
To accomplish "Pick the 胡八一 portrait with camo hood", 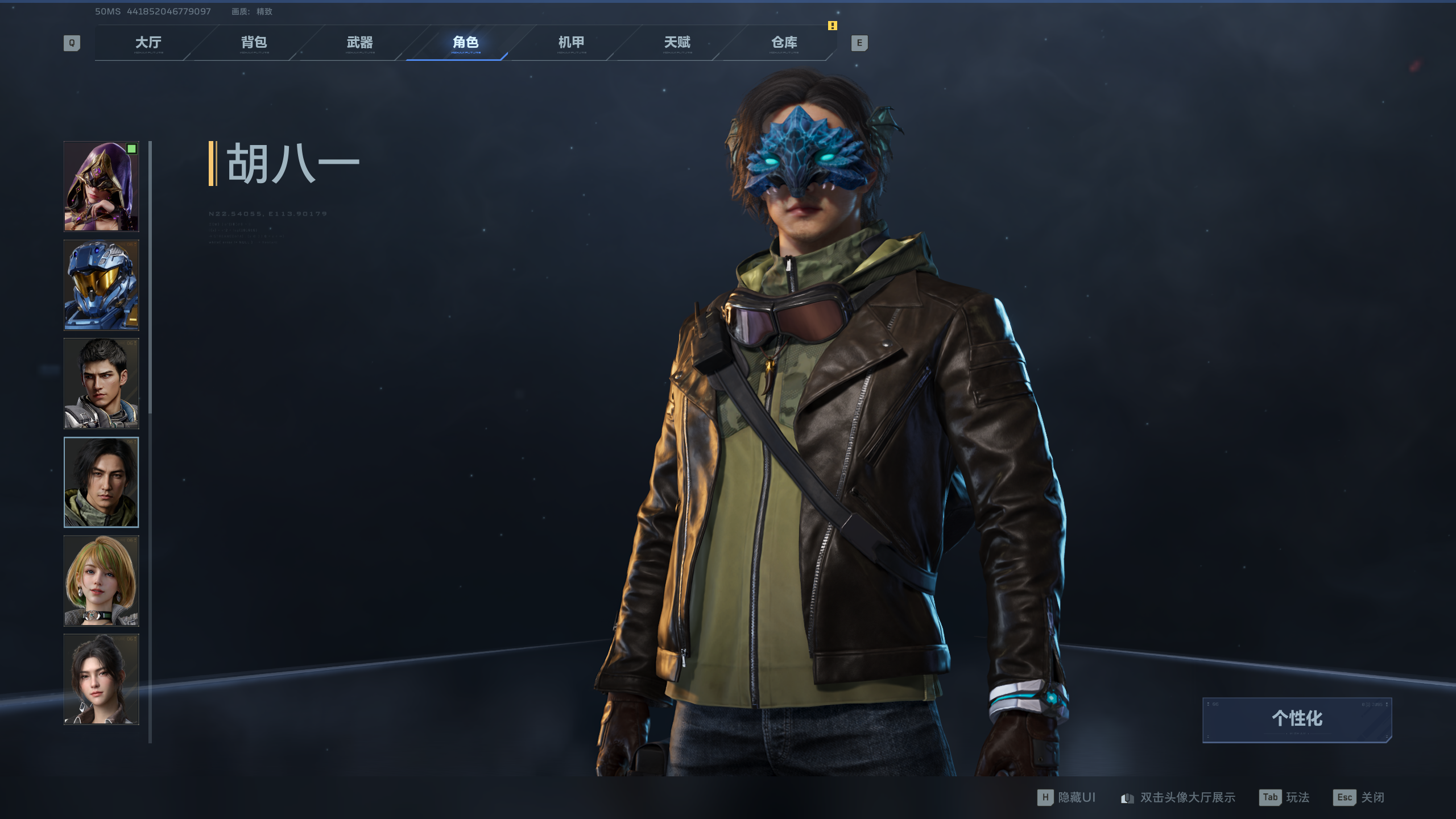I will point(101,482).
